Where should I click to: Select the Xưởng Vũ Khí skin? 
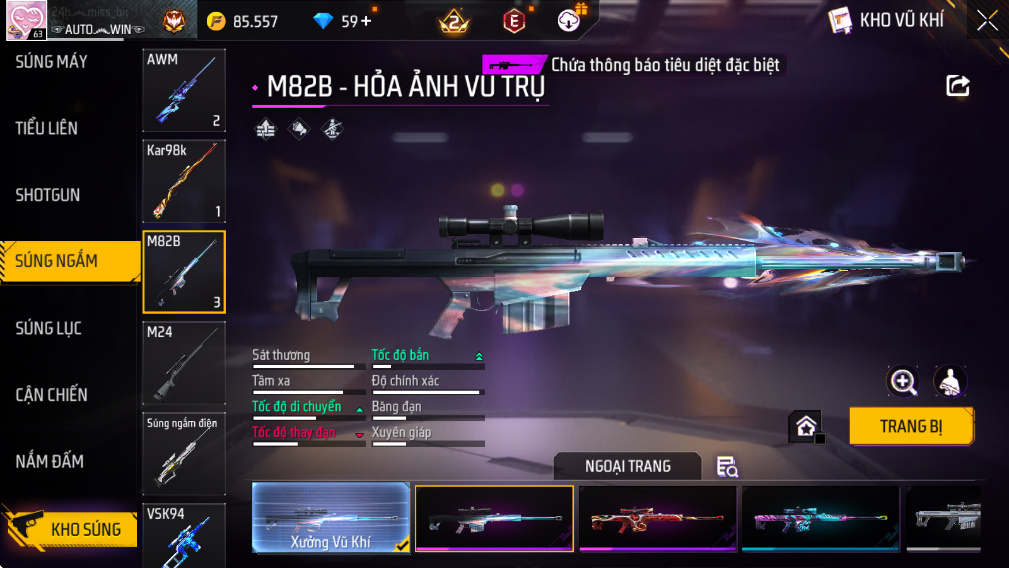[331, 517]
